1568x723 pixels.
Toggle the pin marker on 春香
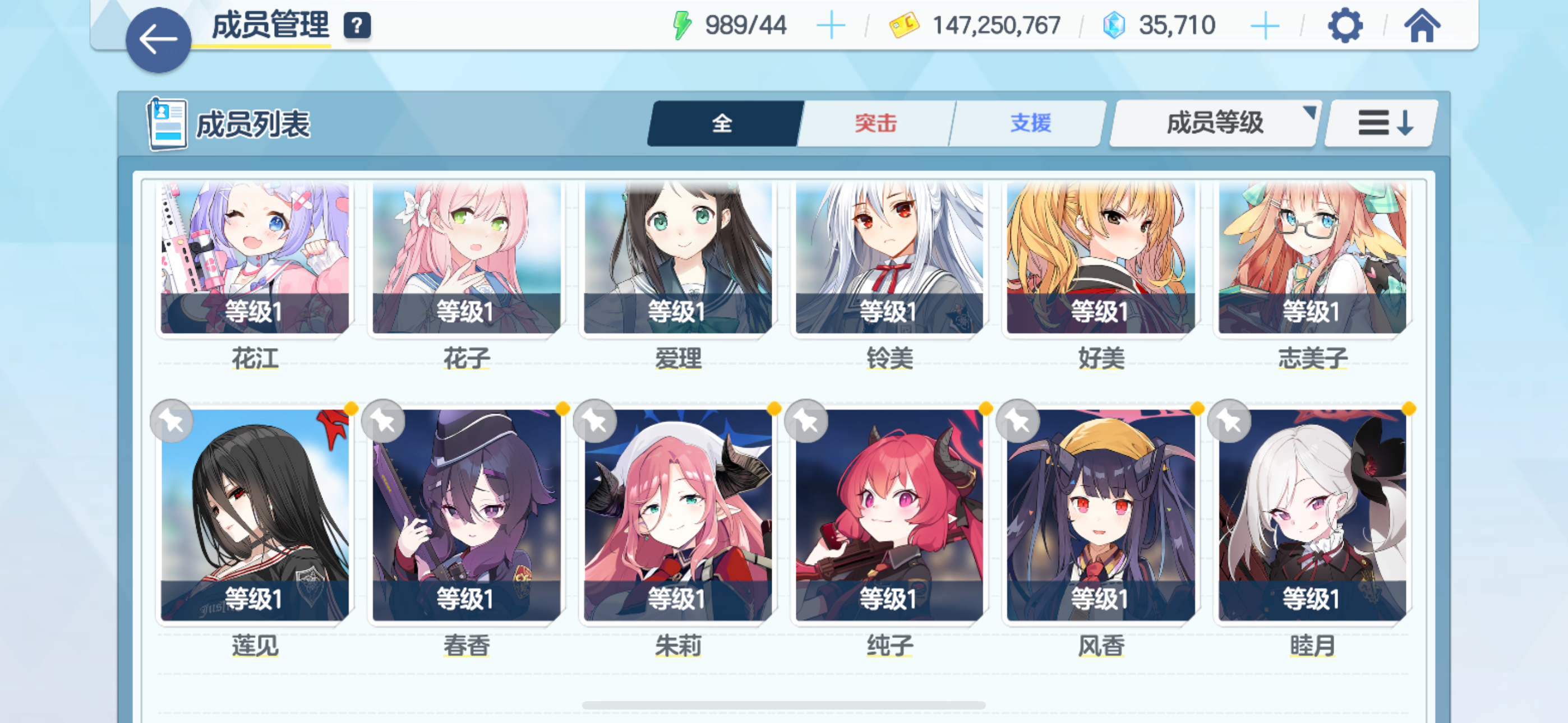382,420
